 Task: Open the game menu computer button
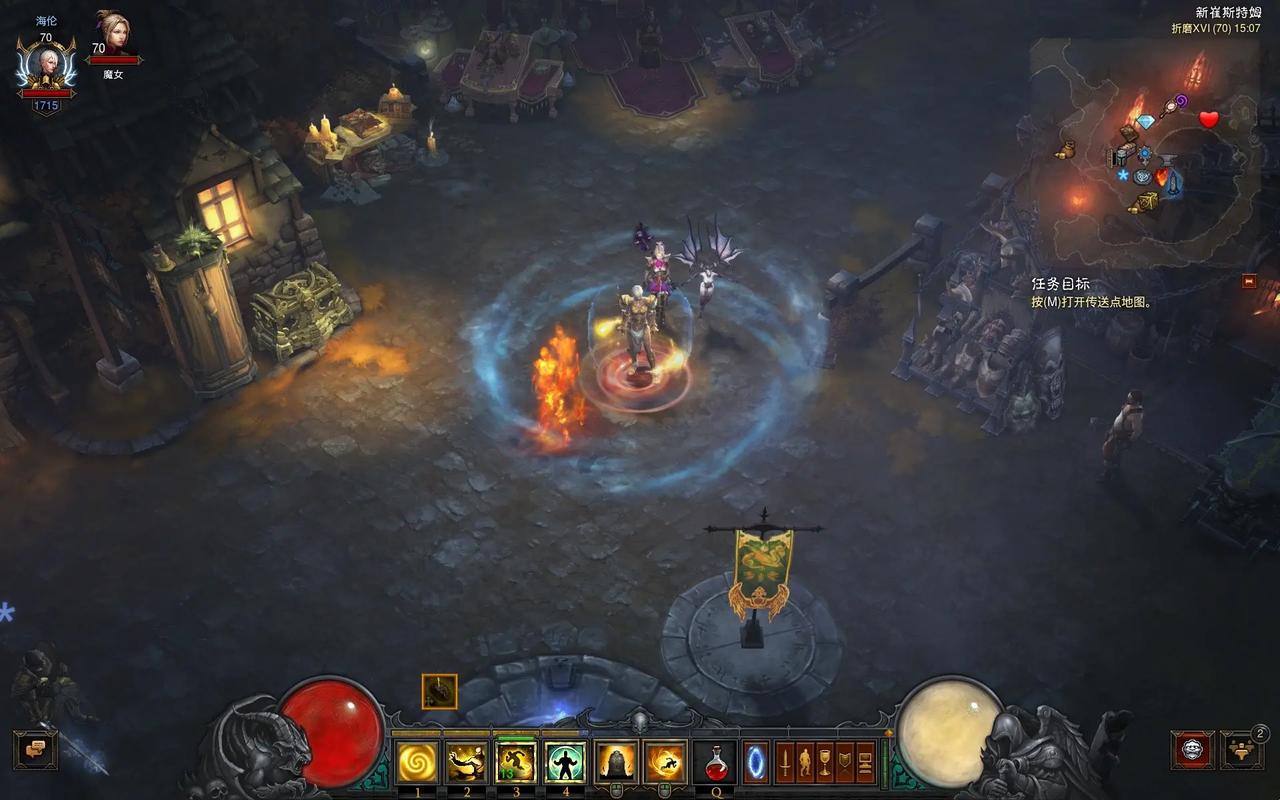point(866,763)
